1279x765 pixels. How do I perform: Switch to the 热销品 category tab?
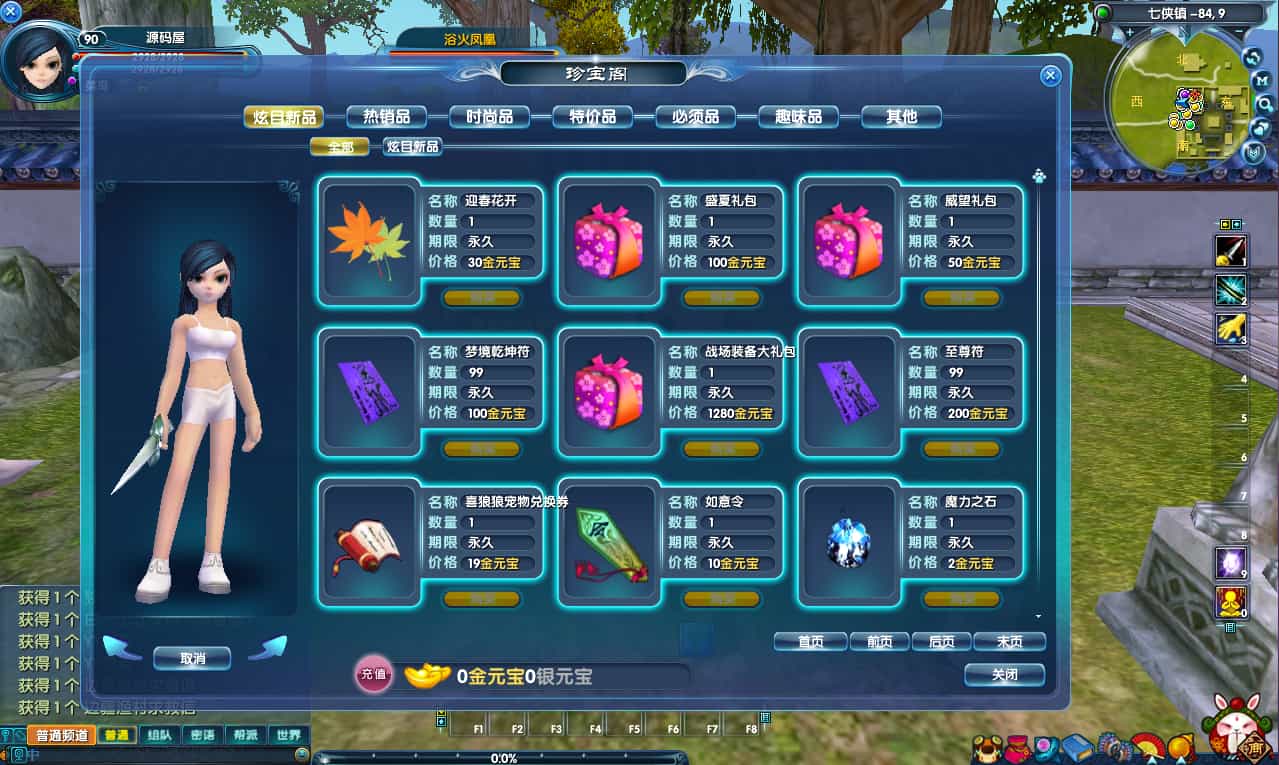tap(386, 117)
